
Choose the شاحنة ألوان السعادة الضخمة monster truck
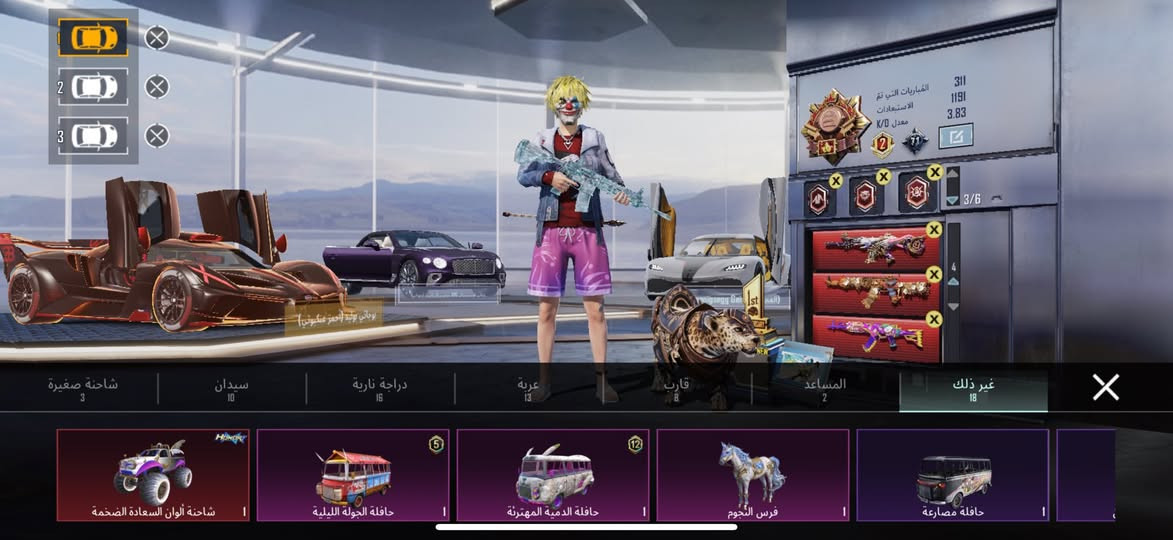pos(153,475)
